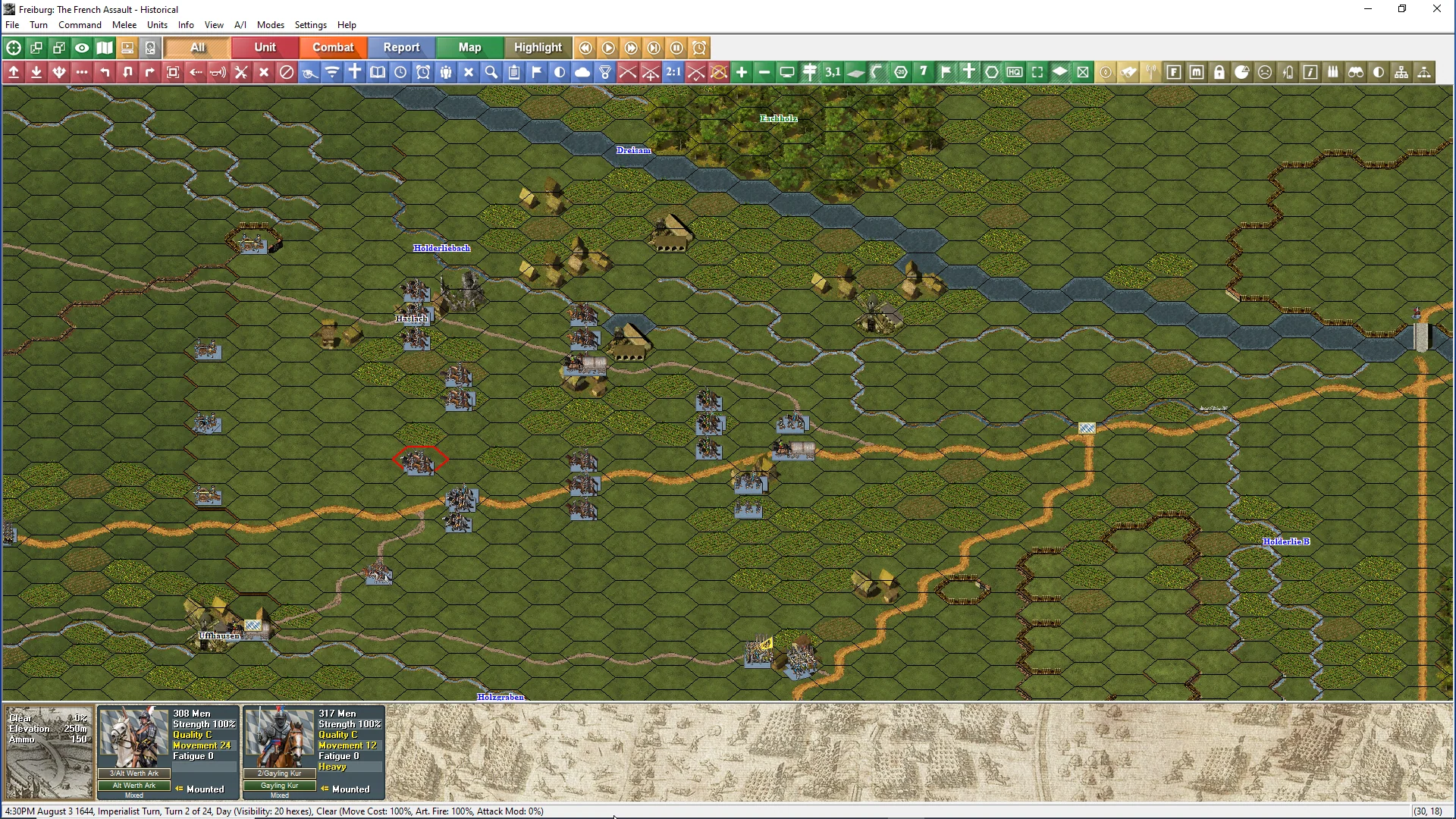Image resolution: width=1456 pixels, height=819 pixels.
Task: Open the File menu
Action: tap(12, 25)
